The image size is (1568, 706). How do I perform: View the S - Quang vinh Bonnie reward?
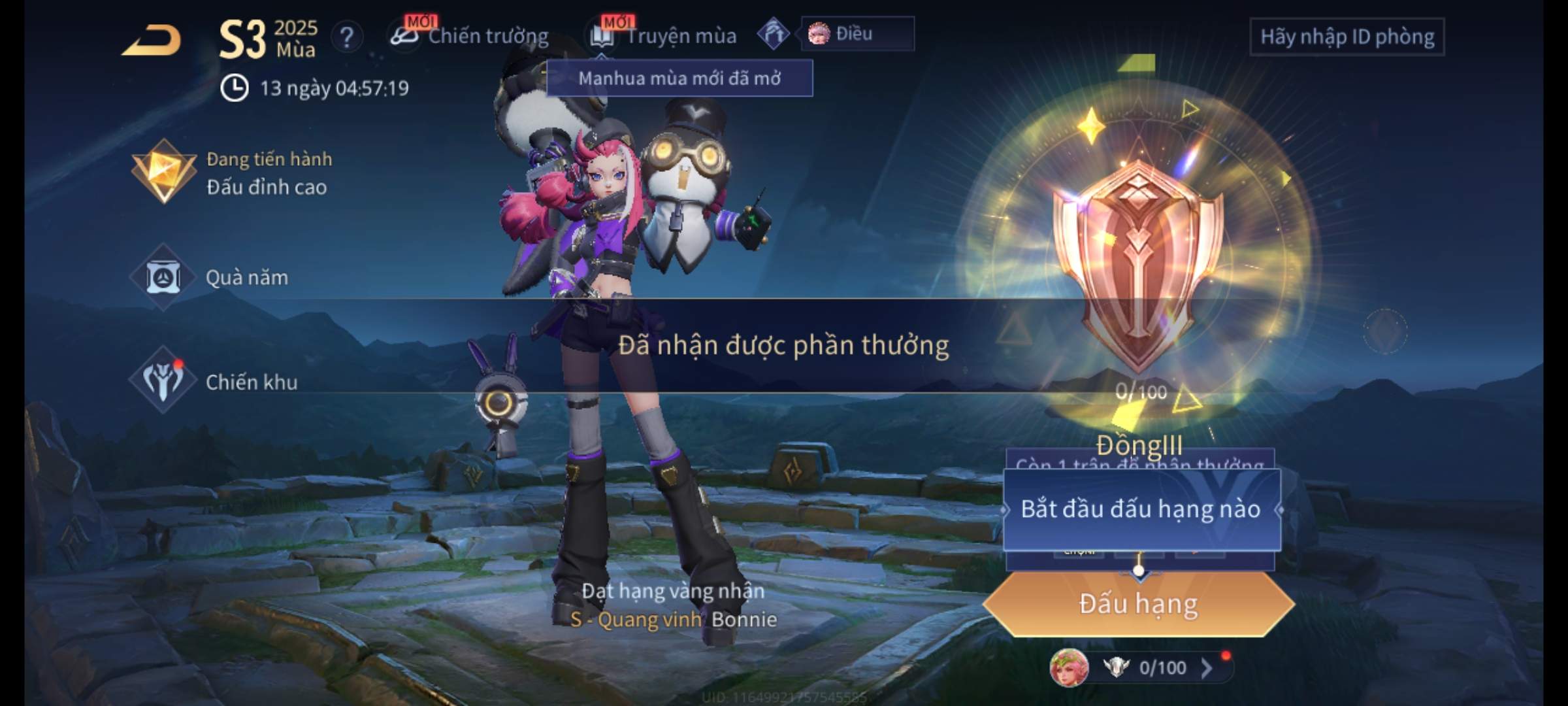[x=673, y=618]
